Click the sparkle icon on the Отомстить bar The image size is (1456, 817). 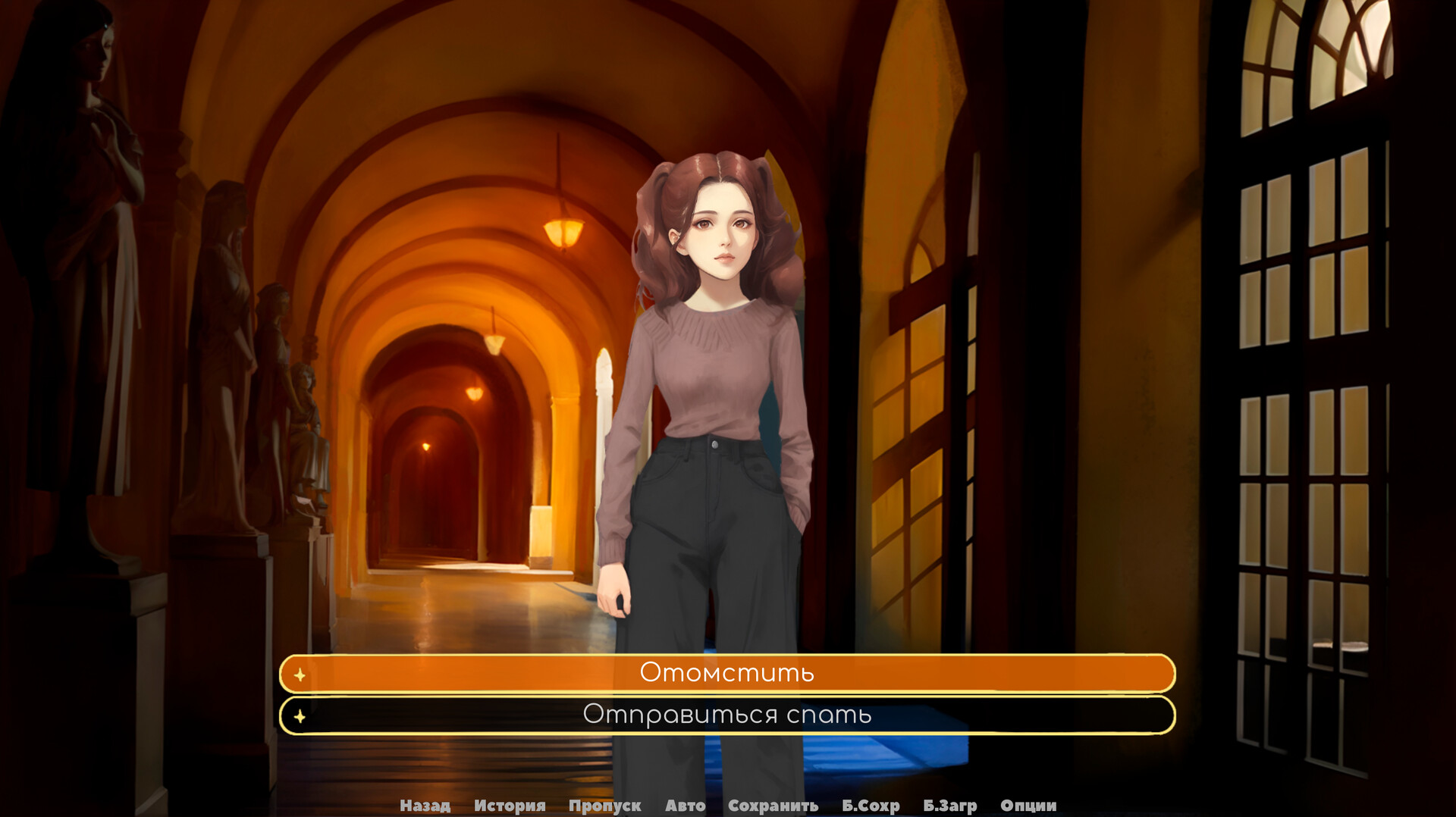tap(301, 673)
